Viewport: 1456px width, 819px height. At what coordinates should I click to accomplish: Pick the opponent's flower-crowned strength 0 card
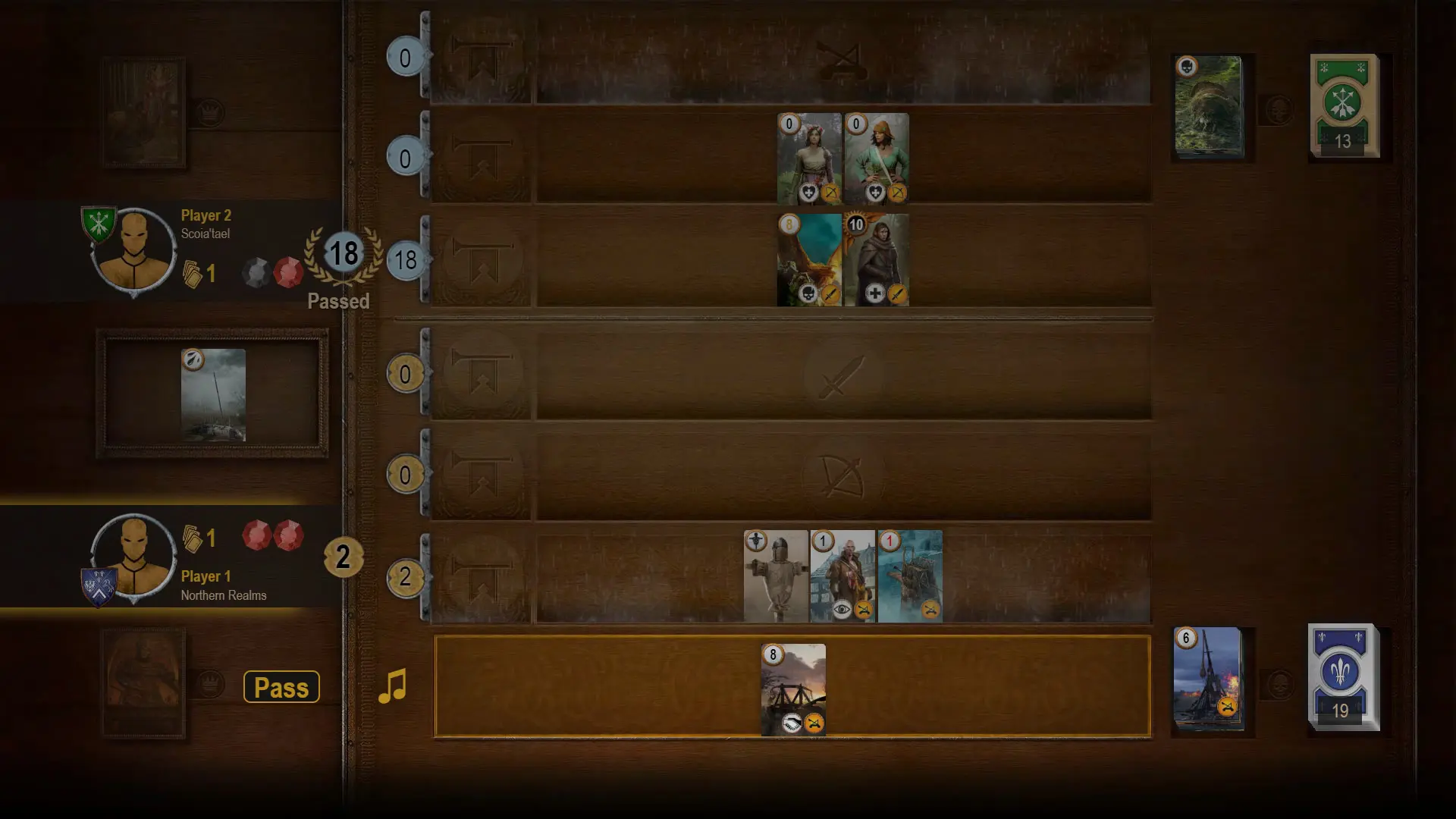(x=809, y=158)
